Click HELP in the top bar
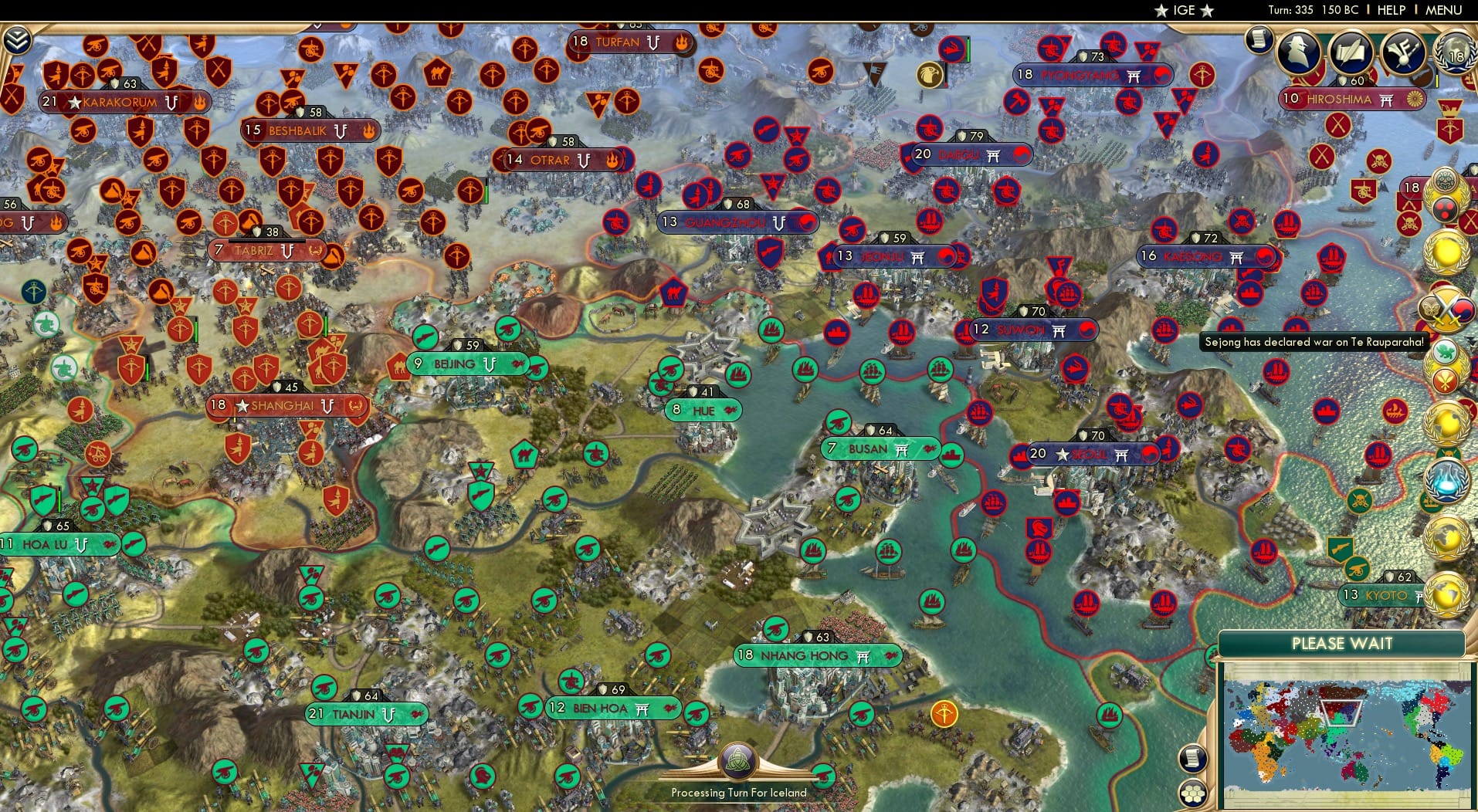Screen dimensions: 1478x812 1390,10
